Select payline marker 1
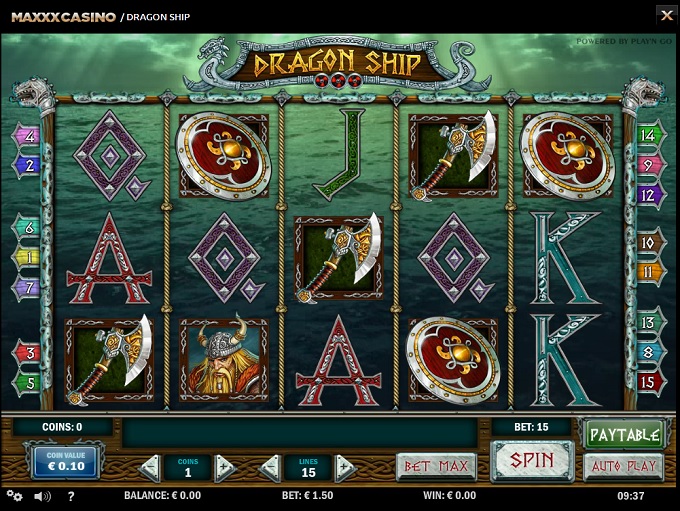The width and height of the screenshot is (680, 511). click(x=27, y=257)
